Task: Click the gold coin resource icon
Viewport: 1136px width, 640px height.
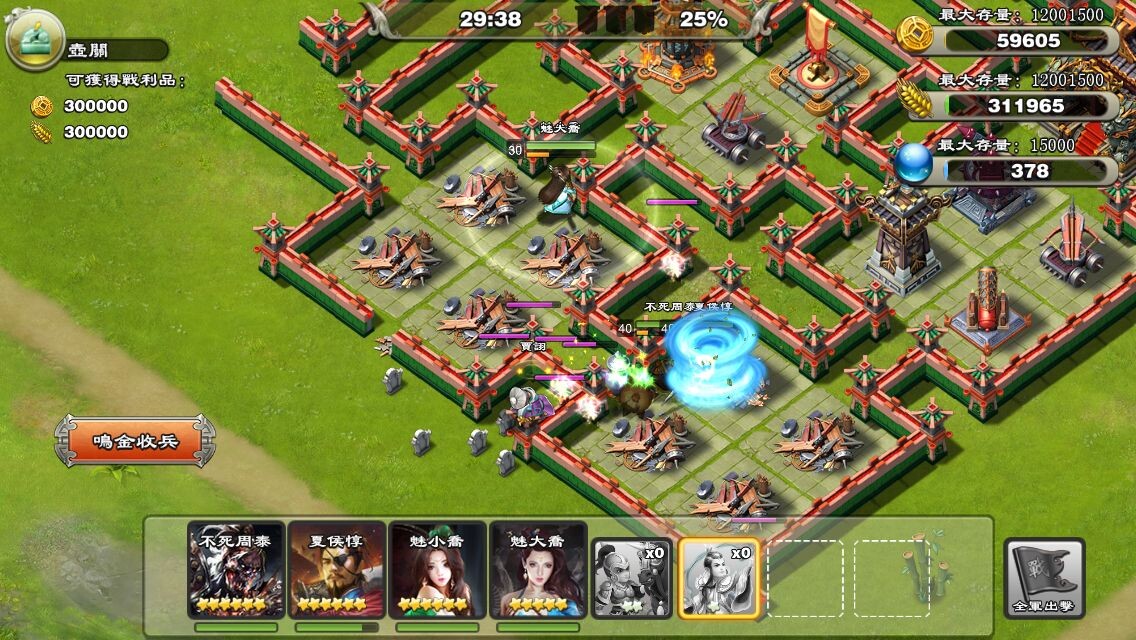Action: click(915, 34)
